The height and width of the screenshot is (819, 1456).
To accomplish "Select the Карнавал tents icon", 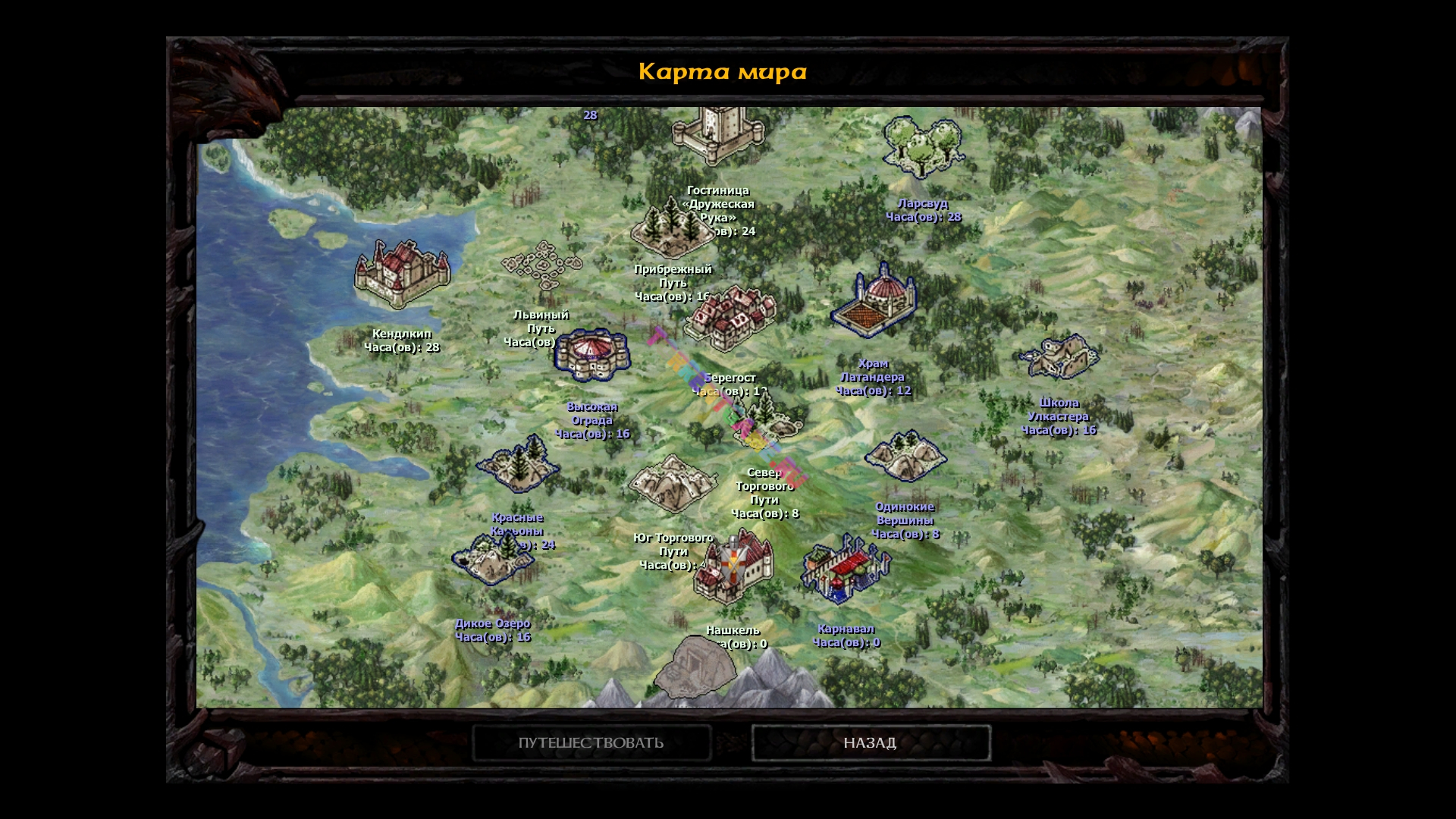I will tap(846, 569).
